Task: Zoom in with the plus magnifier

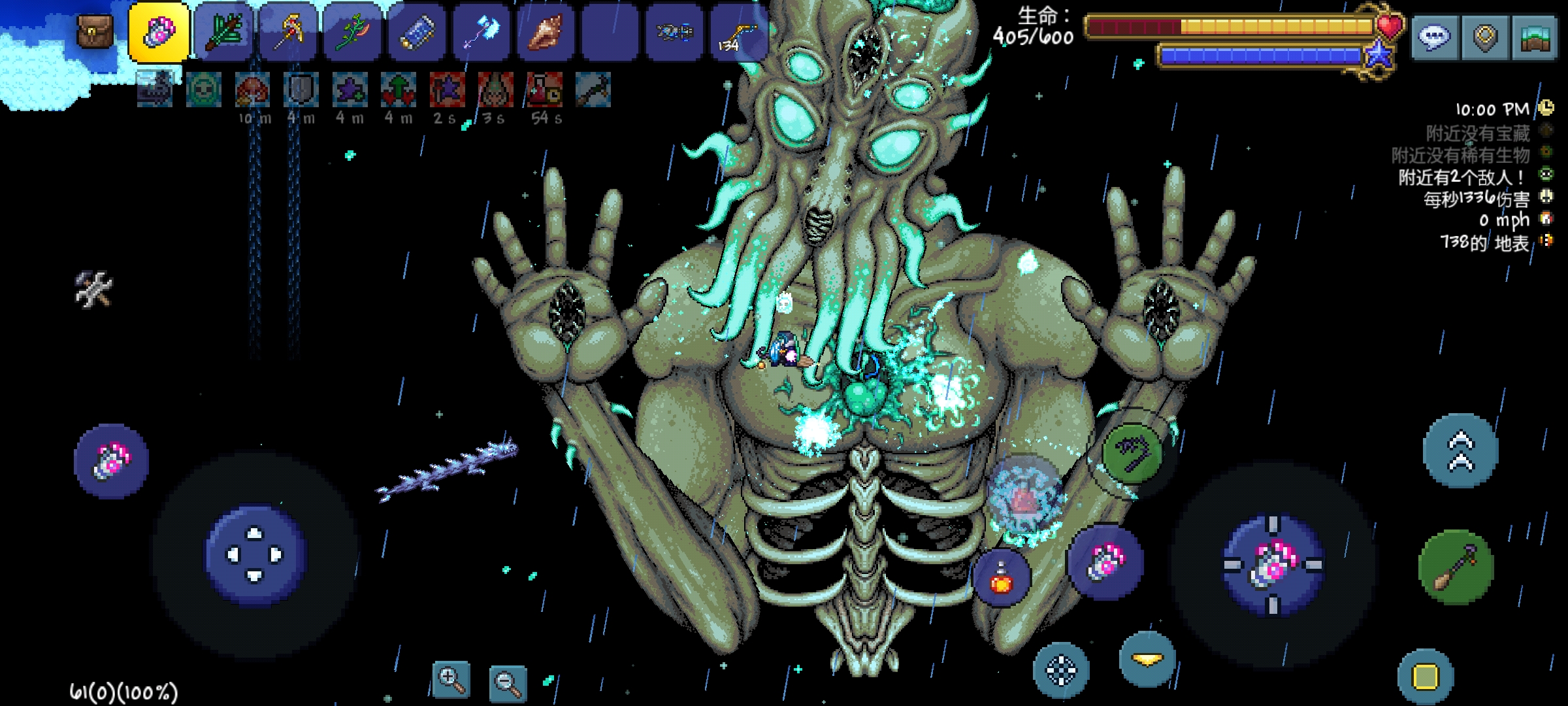Action: pyautogui.click(x=451, y=680)
